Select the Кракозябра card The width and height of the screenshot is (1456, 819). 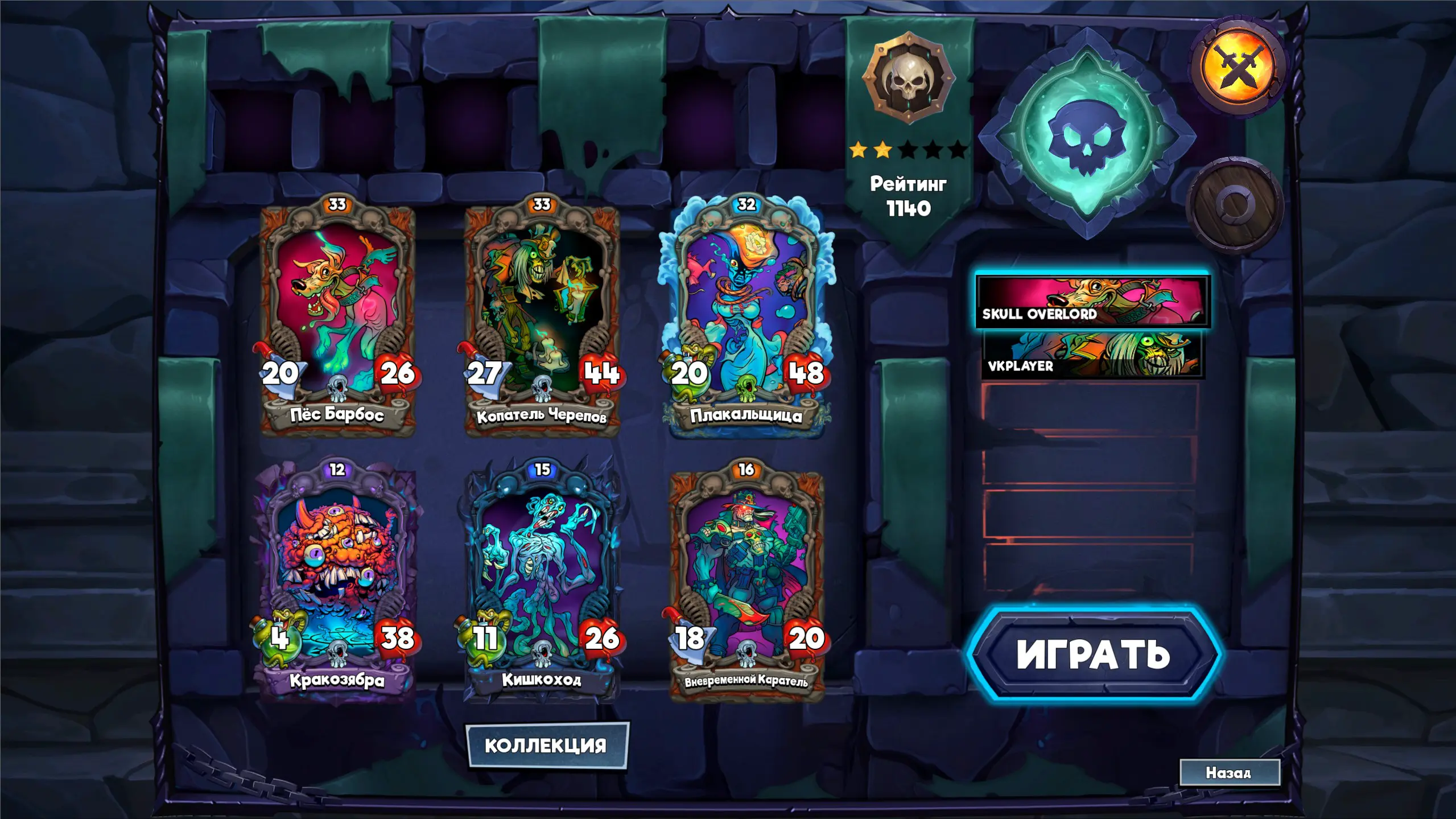pos(337,581)
